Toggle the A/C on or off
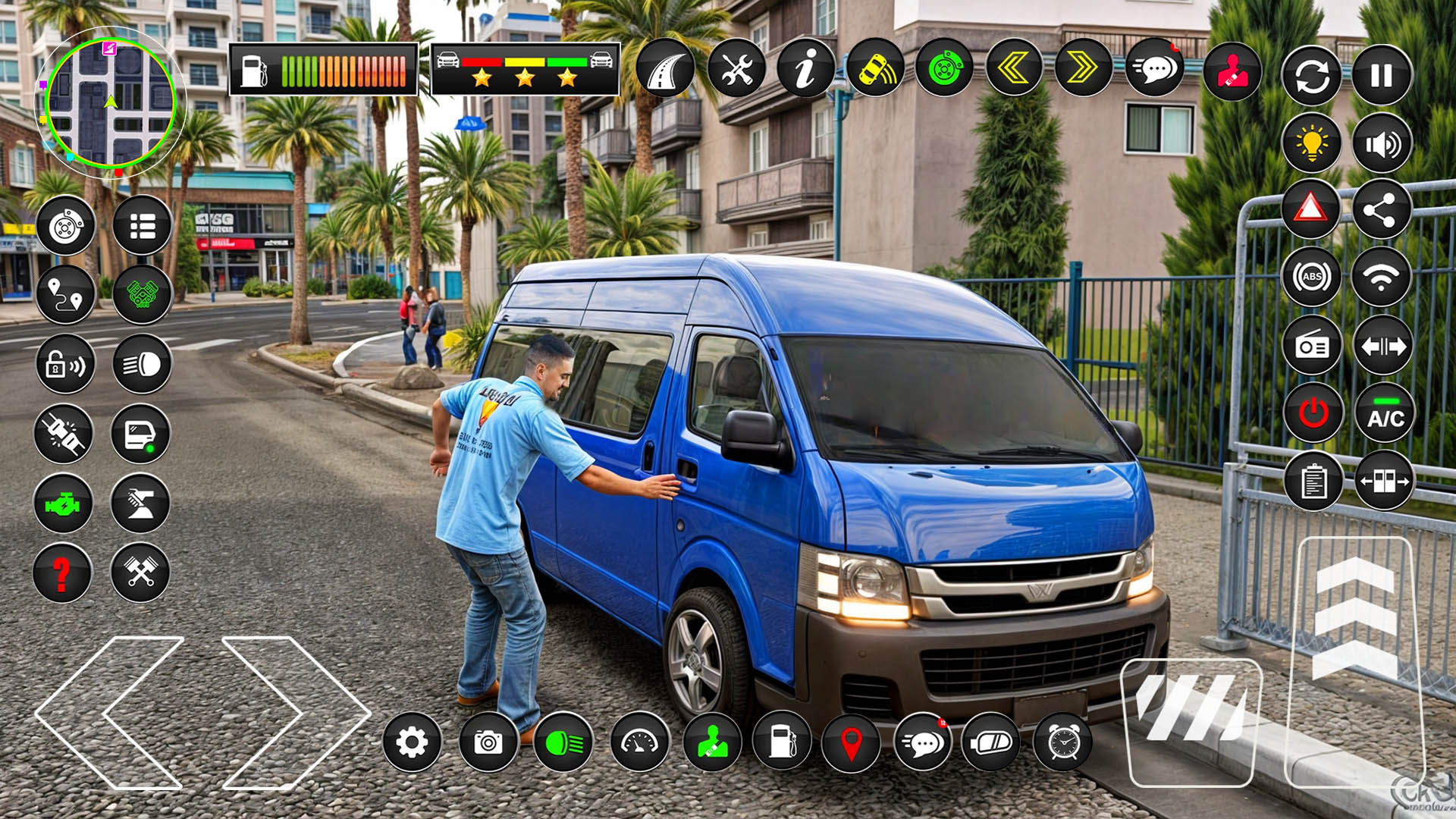Image resolution: width=1456 pixels, height=819 pixels. click(1385, 413)
